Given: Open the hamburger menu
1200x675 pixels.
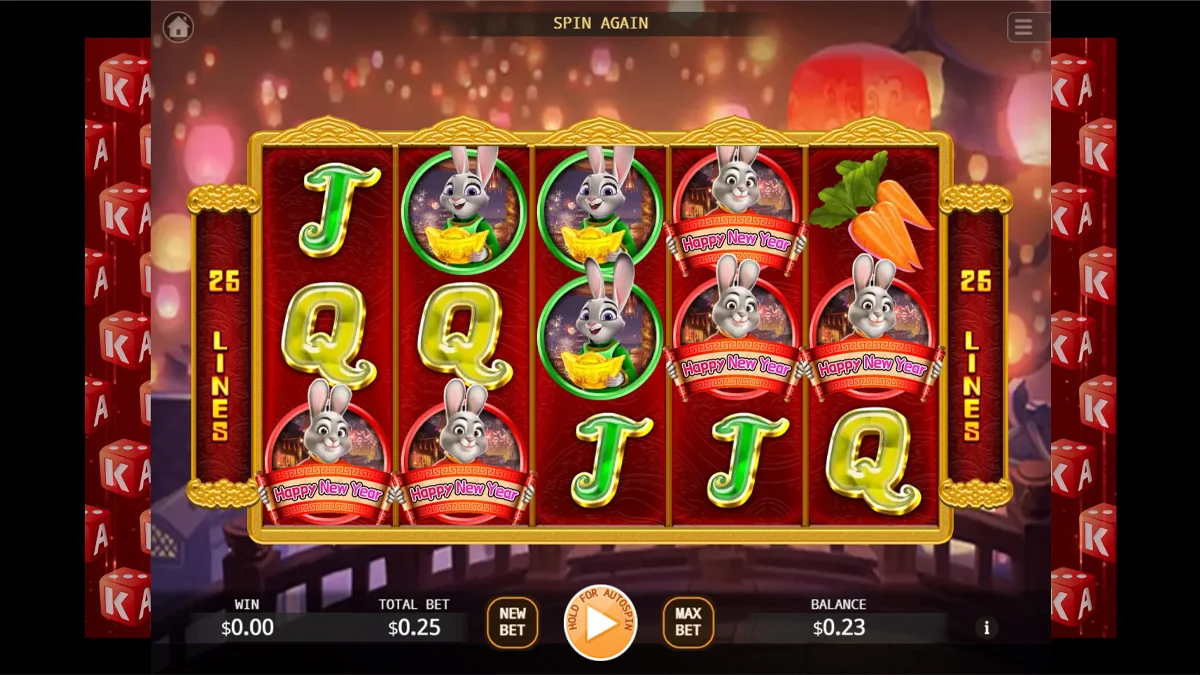Looking at the screenshot, I should [x=1023, y=27].
